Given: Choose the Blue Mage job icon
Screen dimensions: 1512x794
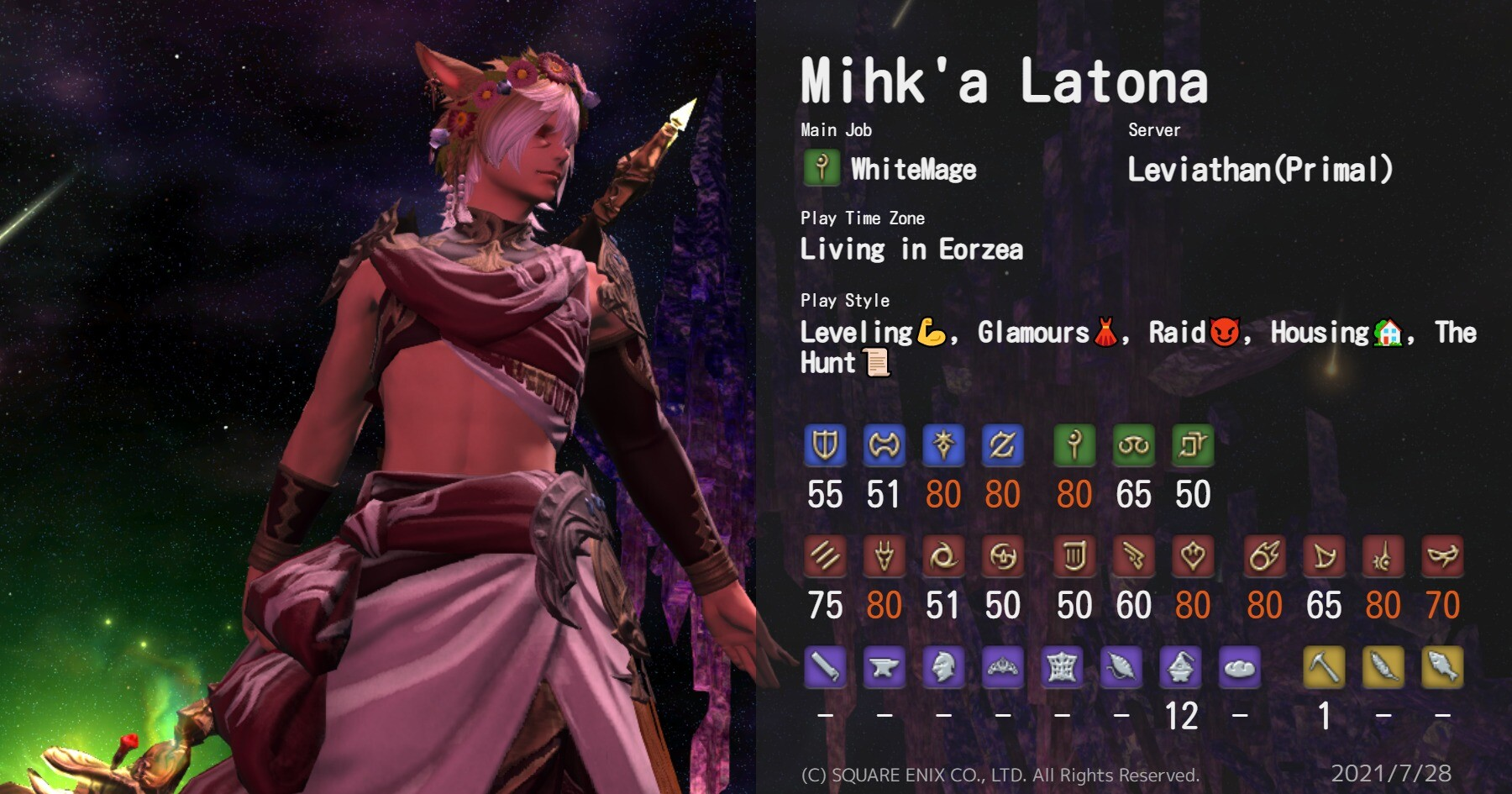Looking at the screenshot, I should (x=1442, y=555).
